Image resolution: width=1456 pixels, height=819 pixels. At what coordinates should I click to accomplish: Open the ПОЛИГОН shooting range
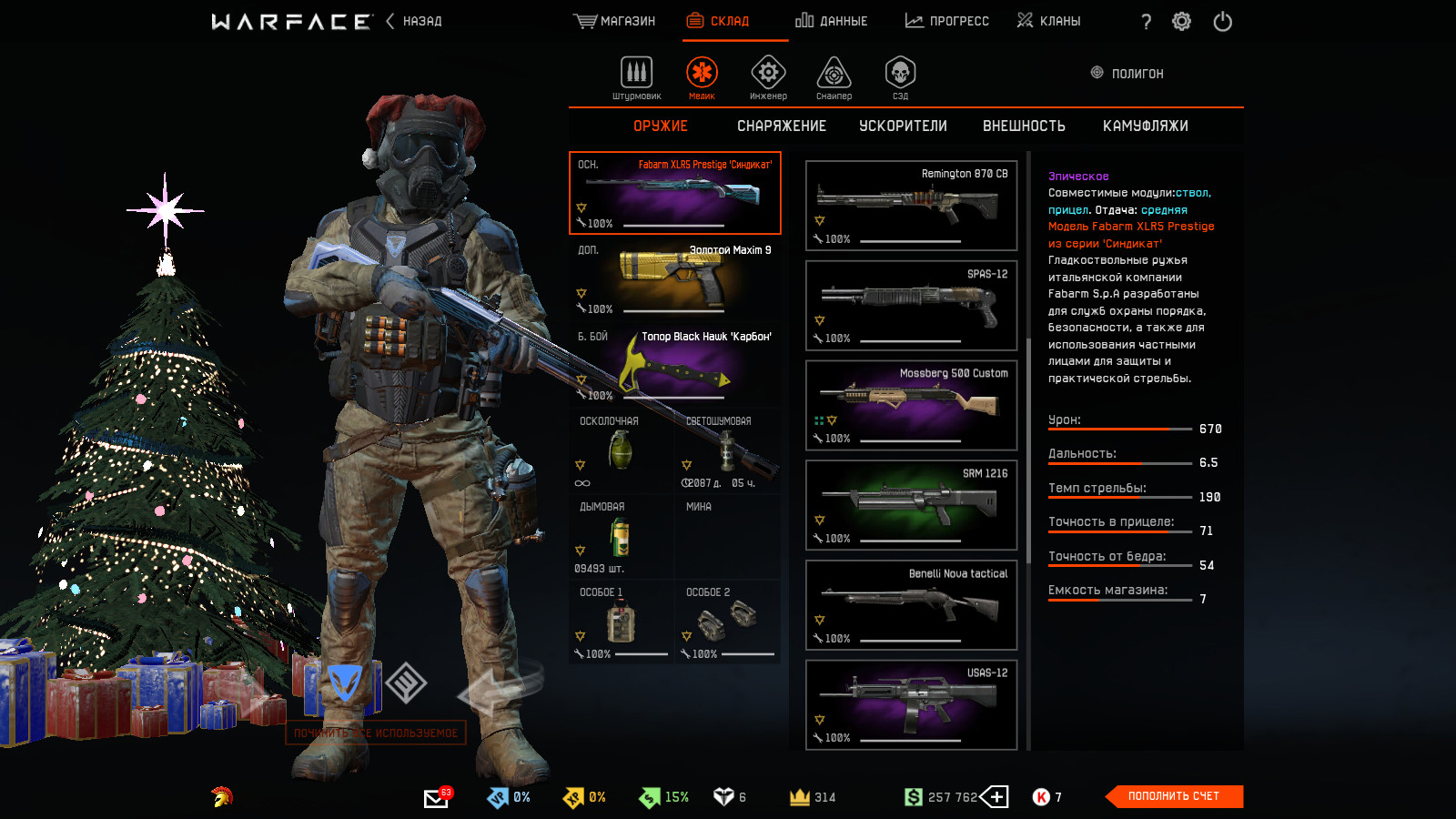[1127, 74]
